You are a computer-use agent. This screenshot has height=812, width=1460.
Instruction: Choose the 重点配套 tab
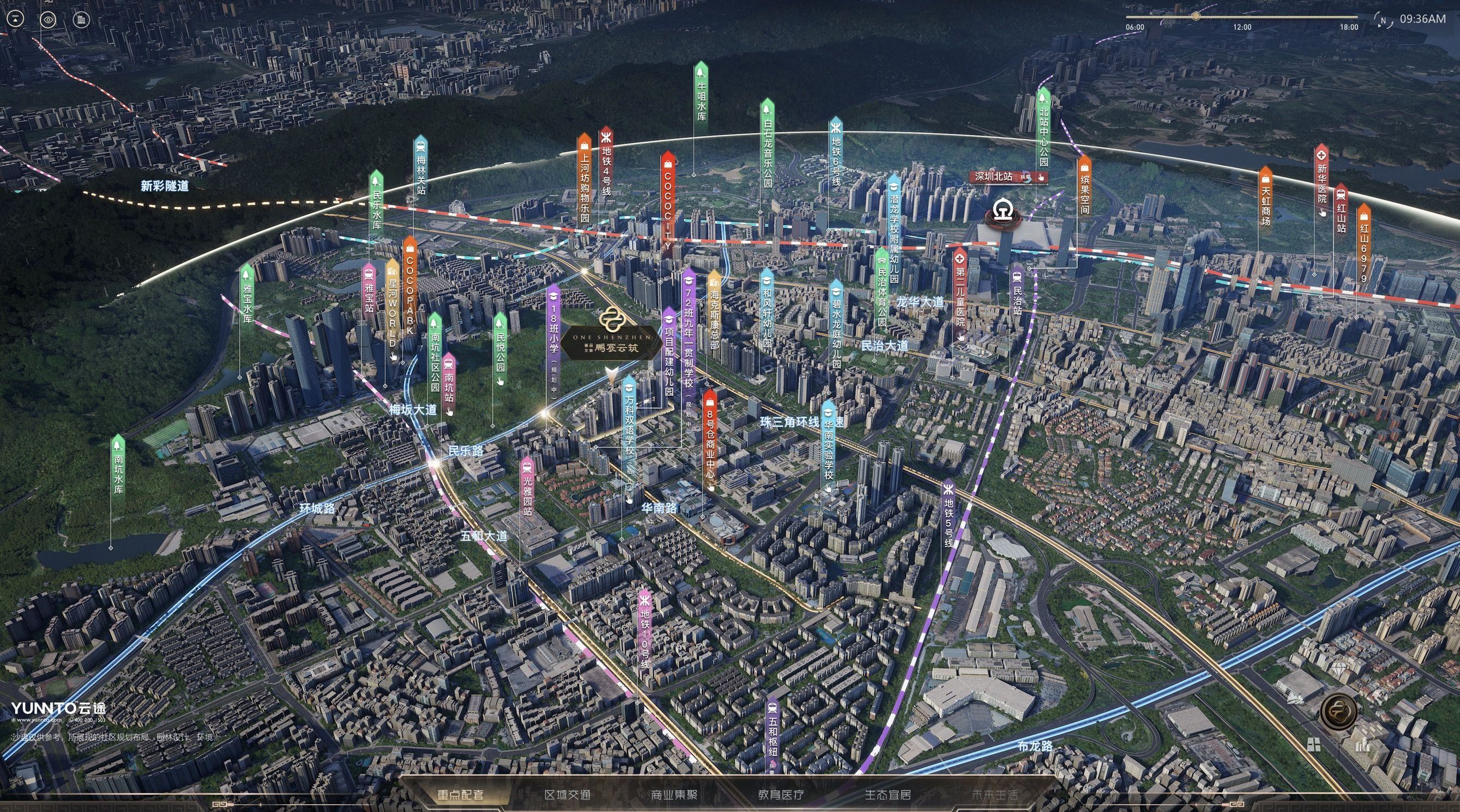[x=461, y=795]
